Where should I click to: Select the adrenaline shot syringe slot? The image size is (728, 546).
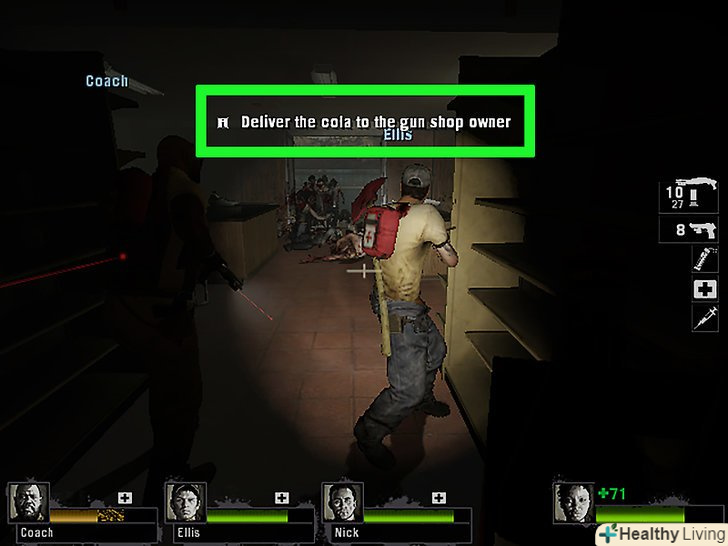point(704,318)
